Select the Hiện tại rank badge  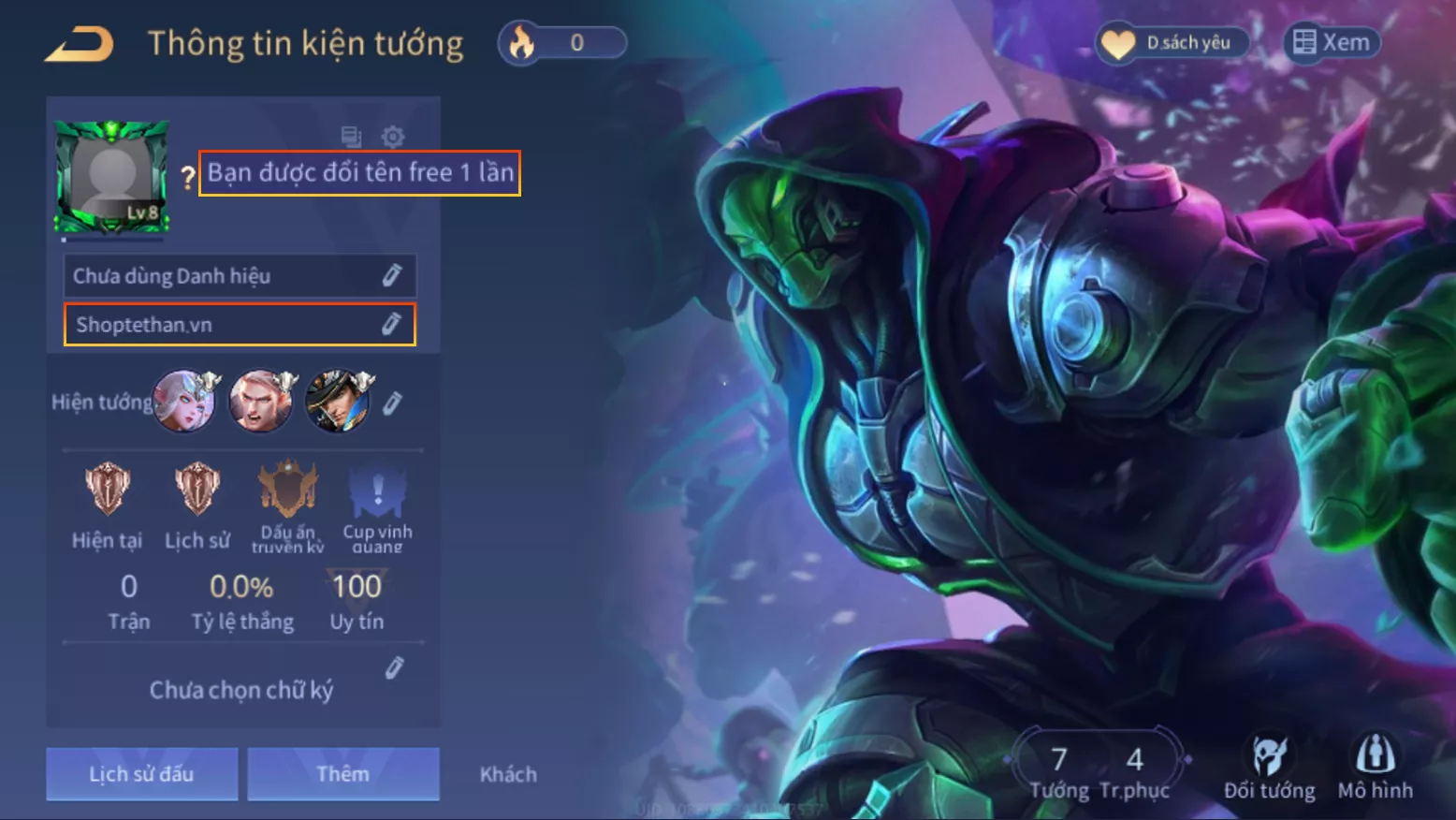pos(108,491)
